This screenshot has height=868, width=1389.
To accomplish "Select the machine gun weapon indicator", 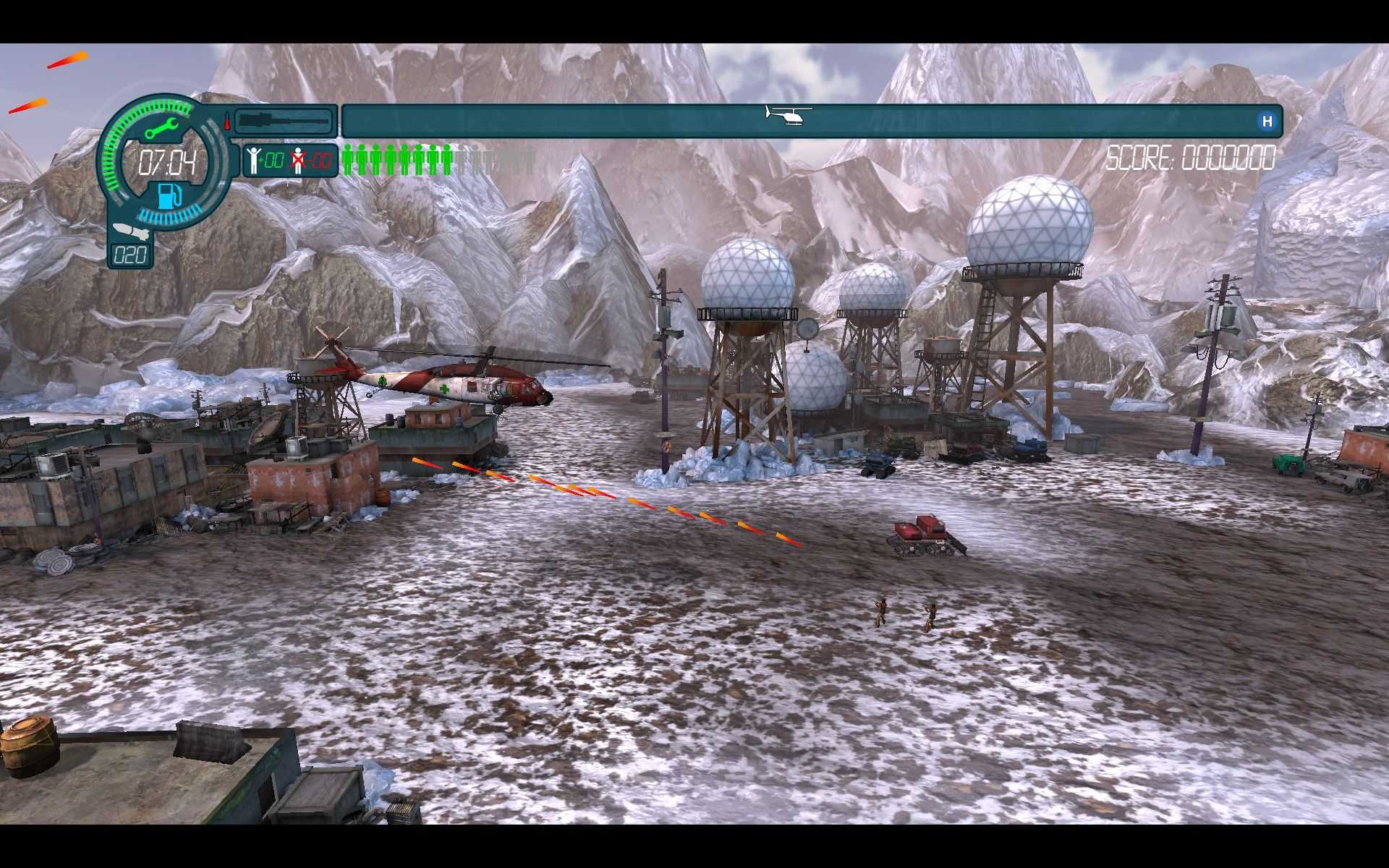I will point(284,120).
